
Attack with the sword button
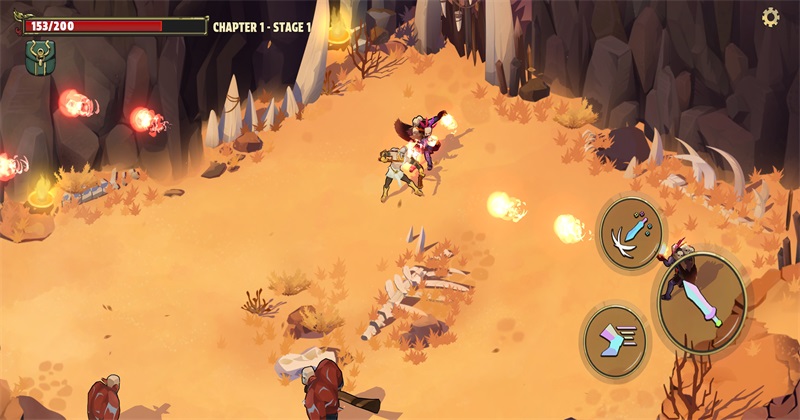click(702, 304)
